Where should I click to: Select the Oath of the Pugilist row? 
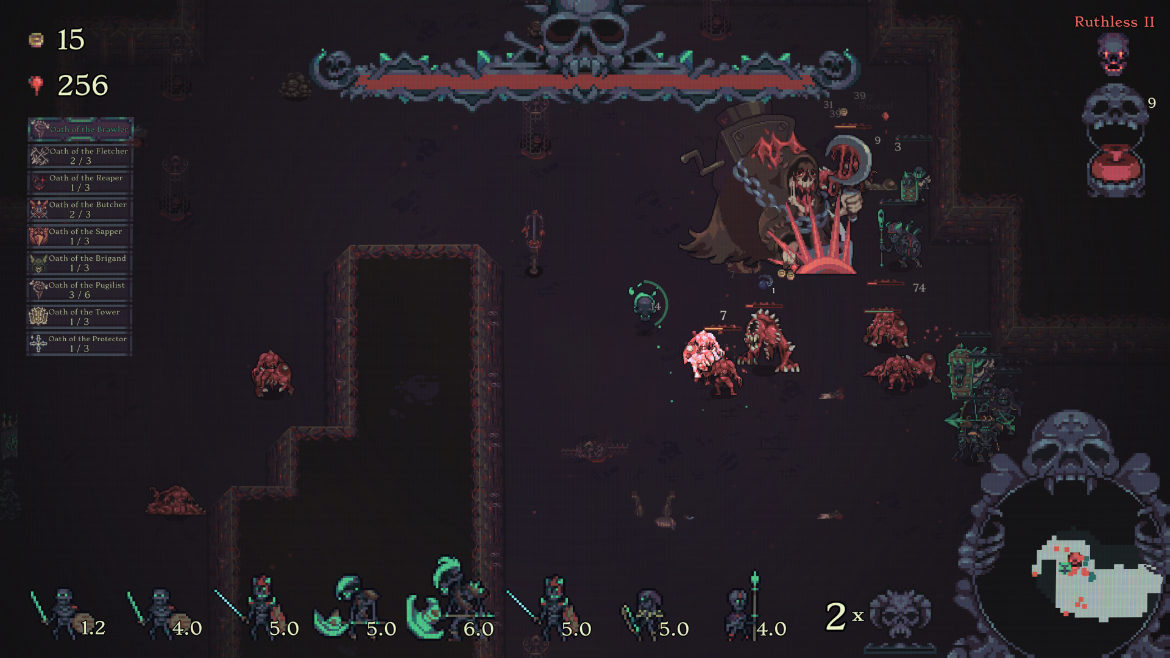pyautogui.click(x=80, y=291)
